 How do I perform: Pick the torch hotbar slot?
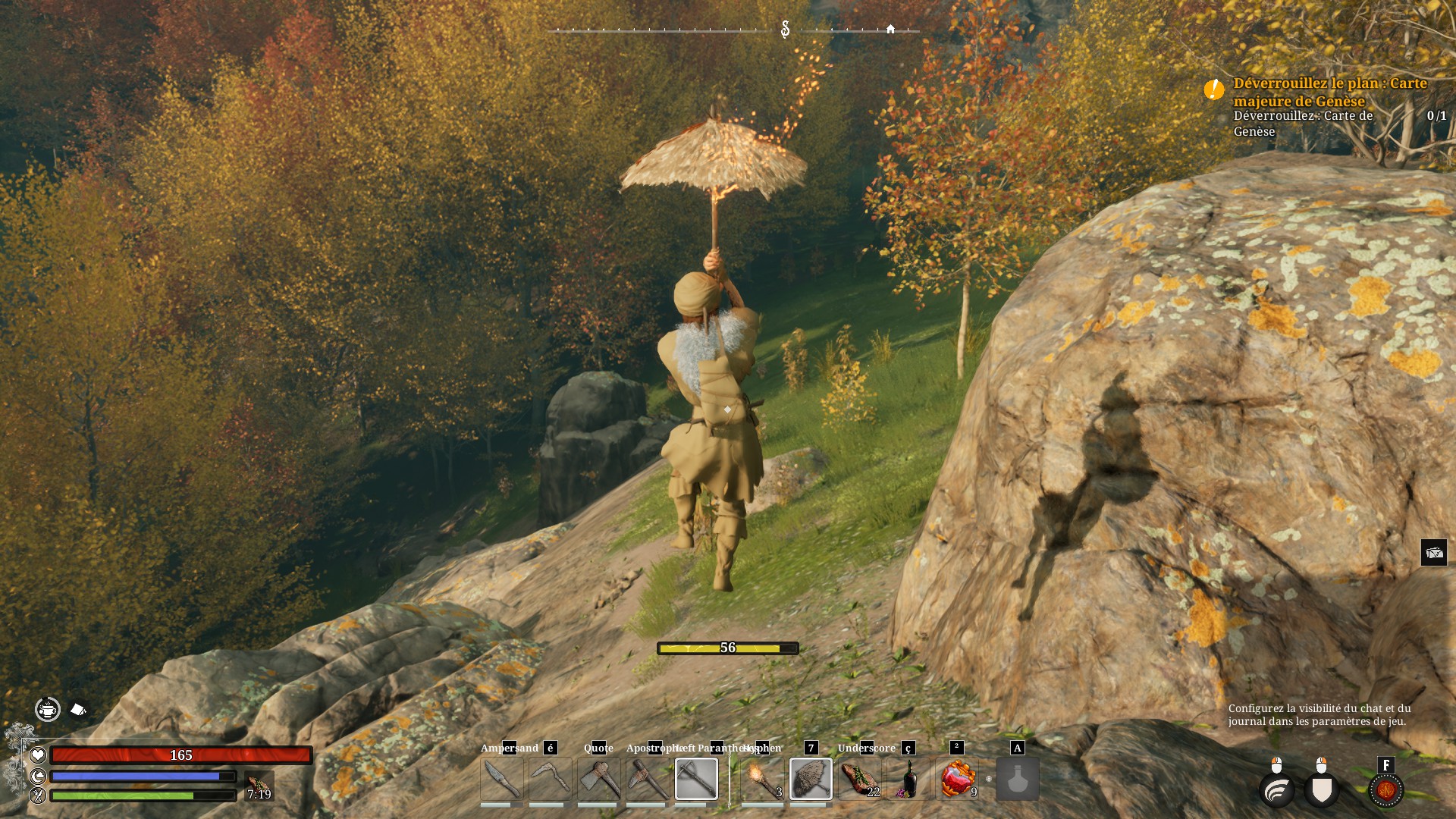point(762,779)
